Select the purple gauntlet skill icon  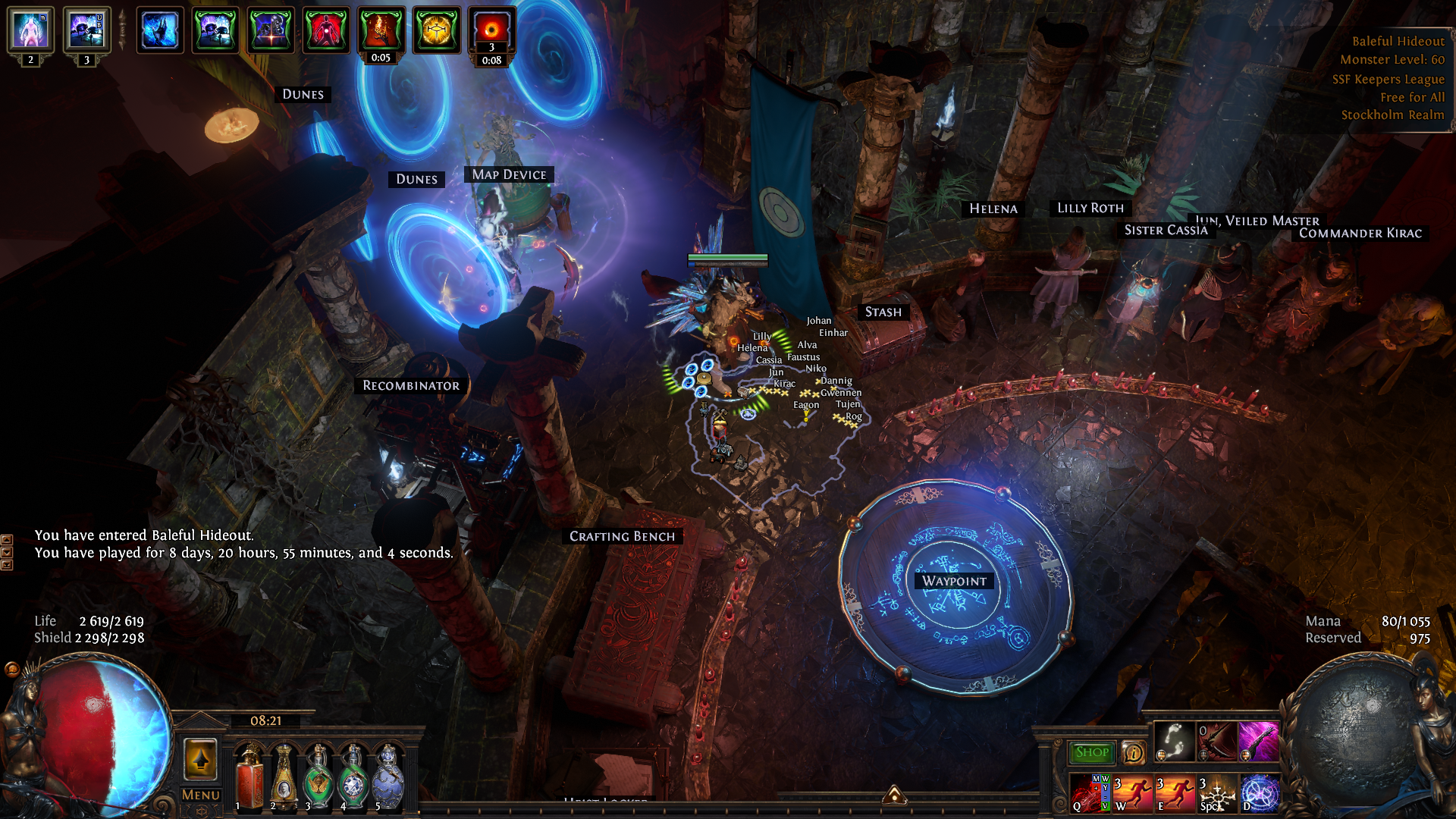[x=1259, y=742]
